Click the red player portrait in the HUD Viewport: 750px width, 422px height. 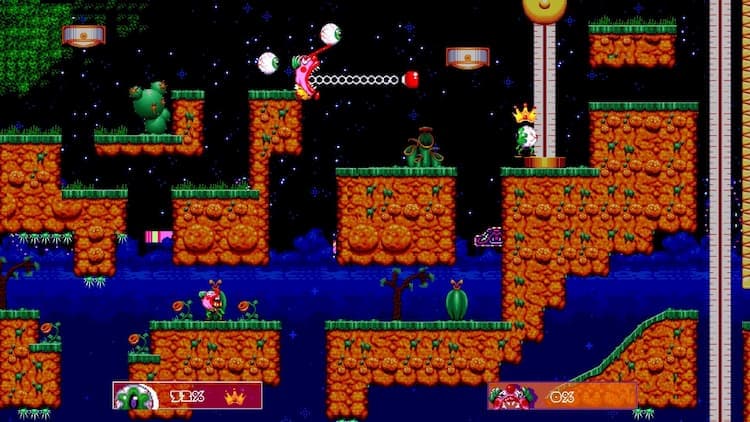point(510,396)
